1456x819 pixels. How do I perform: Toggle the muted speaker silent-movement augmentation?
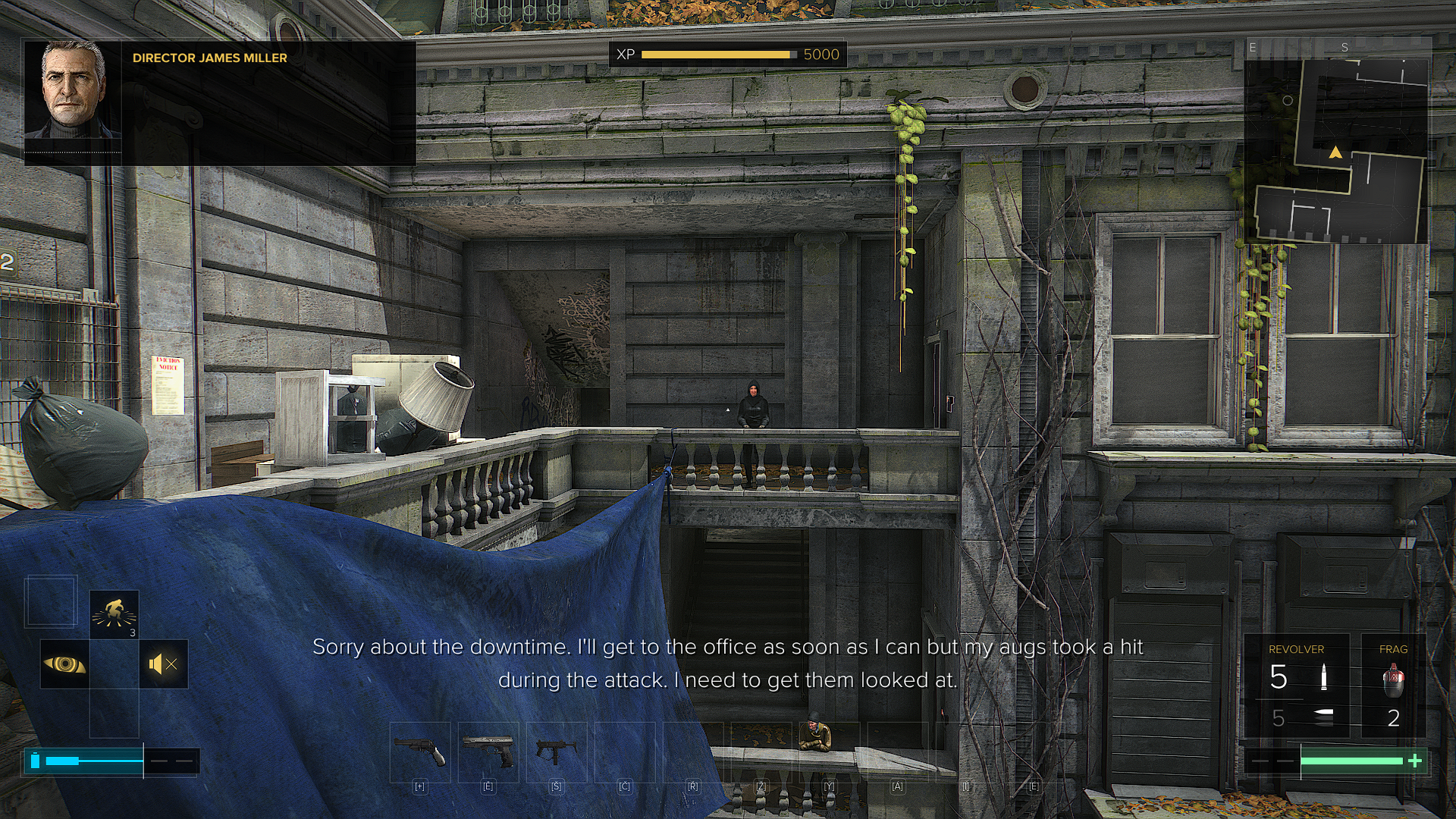point(164,665)
